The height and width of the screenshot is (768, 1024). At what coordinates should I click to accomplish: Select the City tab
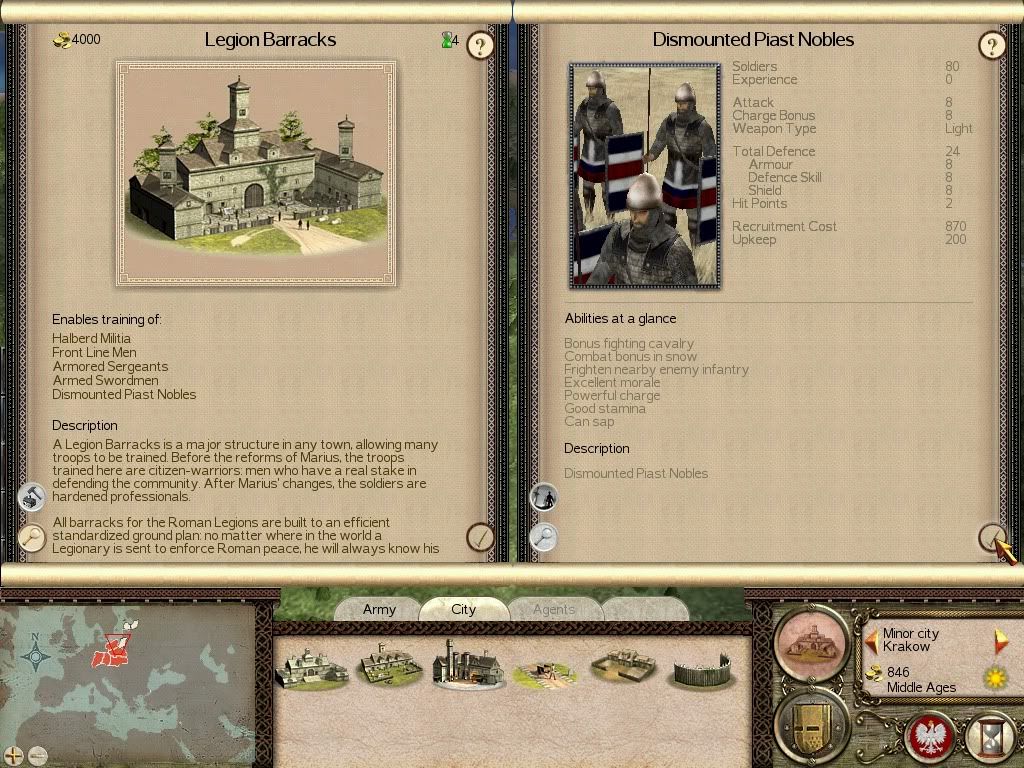pos(463,609)
